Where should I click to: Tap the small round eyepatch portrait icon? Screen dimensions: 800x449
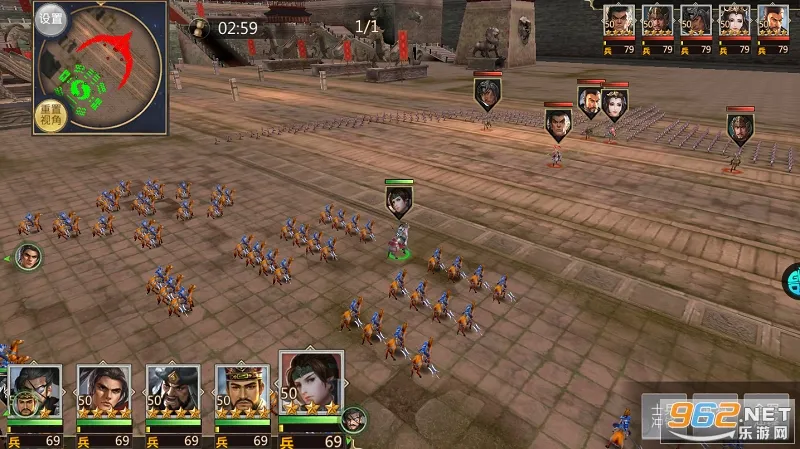(353, 419)
